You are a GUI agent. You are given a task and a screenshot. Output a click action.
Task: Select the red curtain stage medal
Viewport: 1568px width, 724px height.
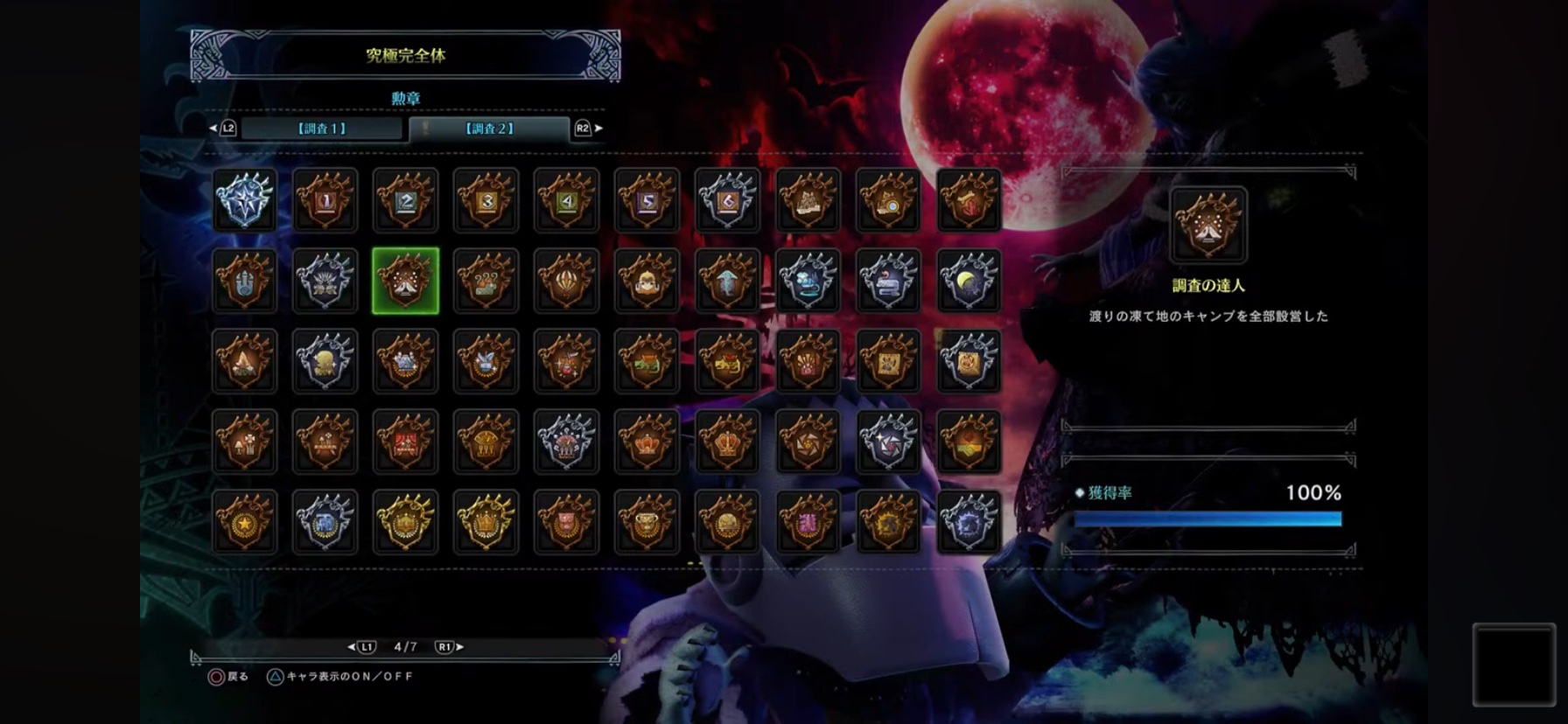pos(405,442)
